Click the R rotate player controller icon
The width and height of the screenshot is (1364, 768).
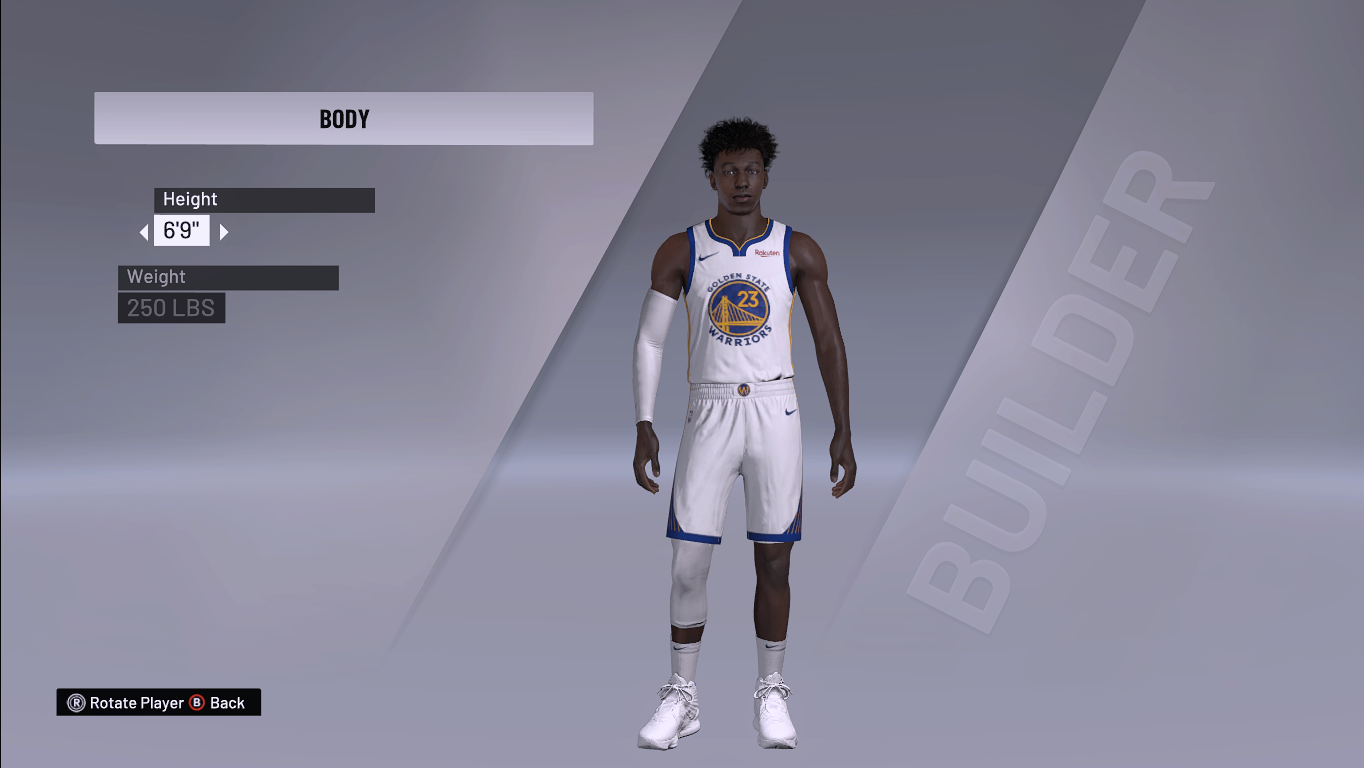point(77,702)
